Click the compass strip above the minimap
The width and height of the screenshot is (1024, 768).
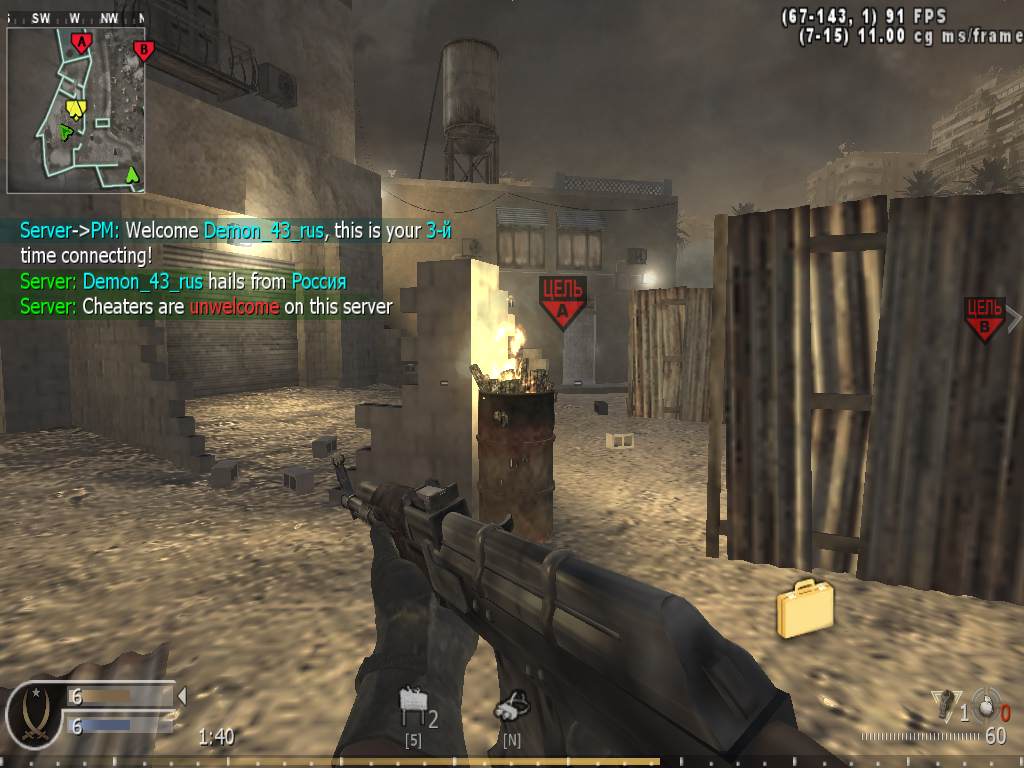pos(76,18)
